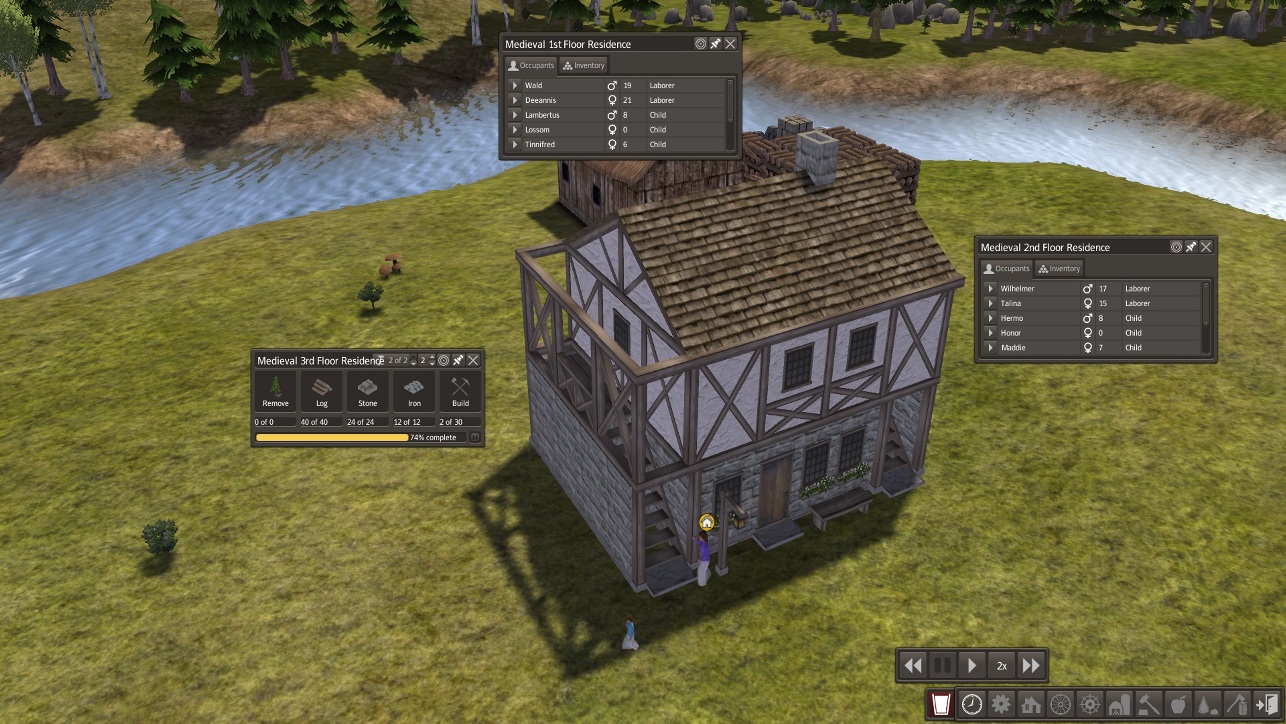The width and height of the screenshot is (1286, 724).
Task: Expand Maddie's occupant details arrow
Action: click(990, 348)
